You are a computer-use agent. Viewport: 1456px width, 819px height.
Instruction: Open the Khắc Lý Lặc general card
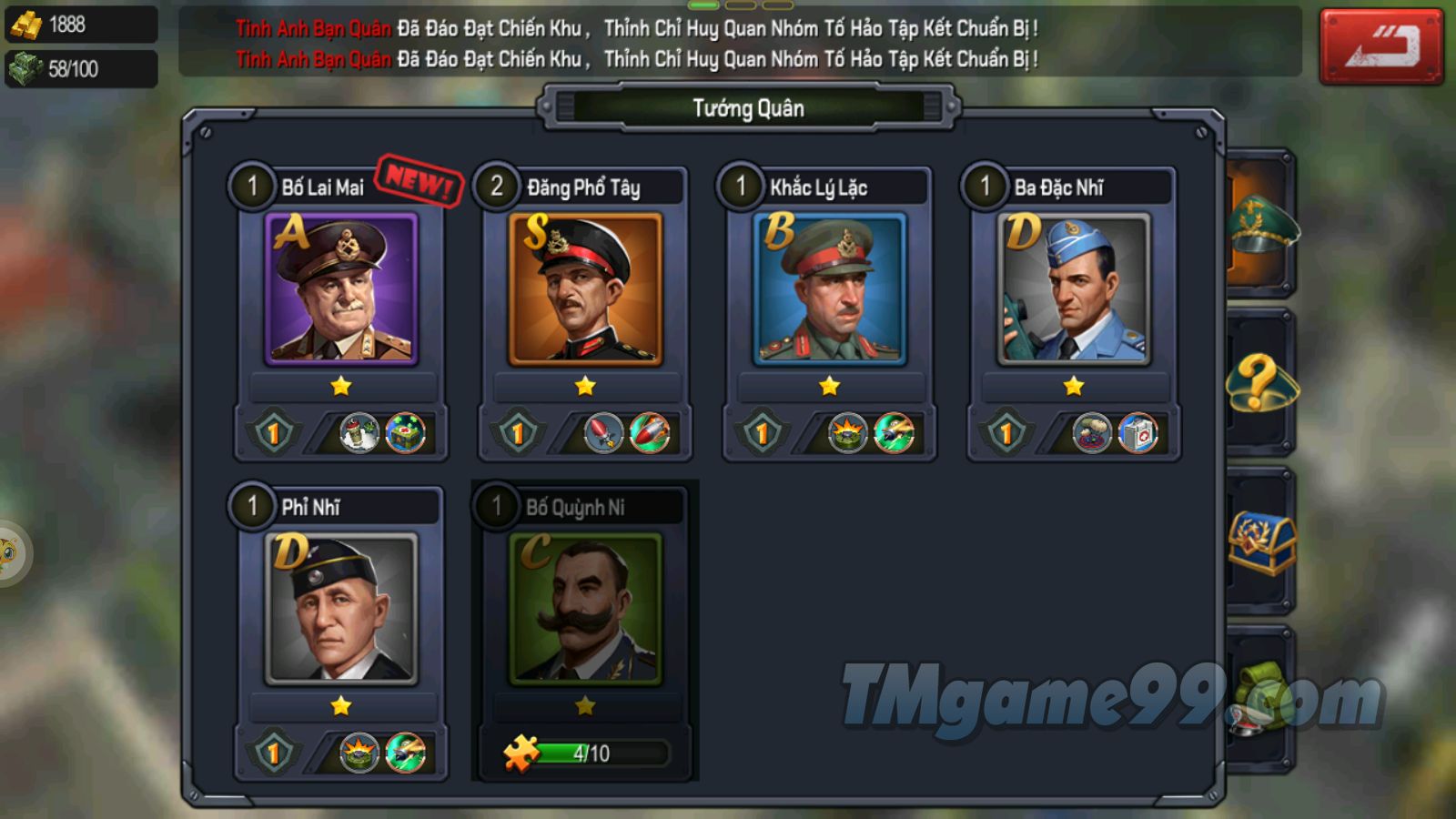(x=829, y=289)
